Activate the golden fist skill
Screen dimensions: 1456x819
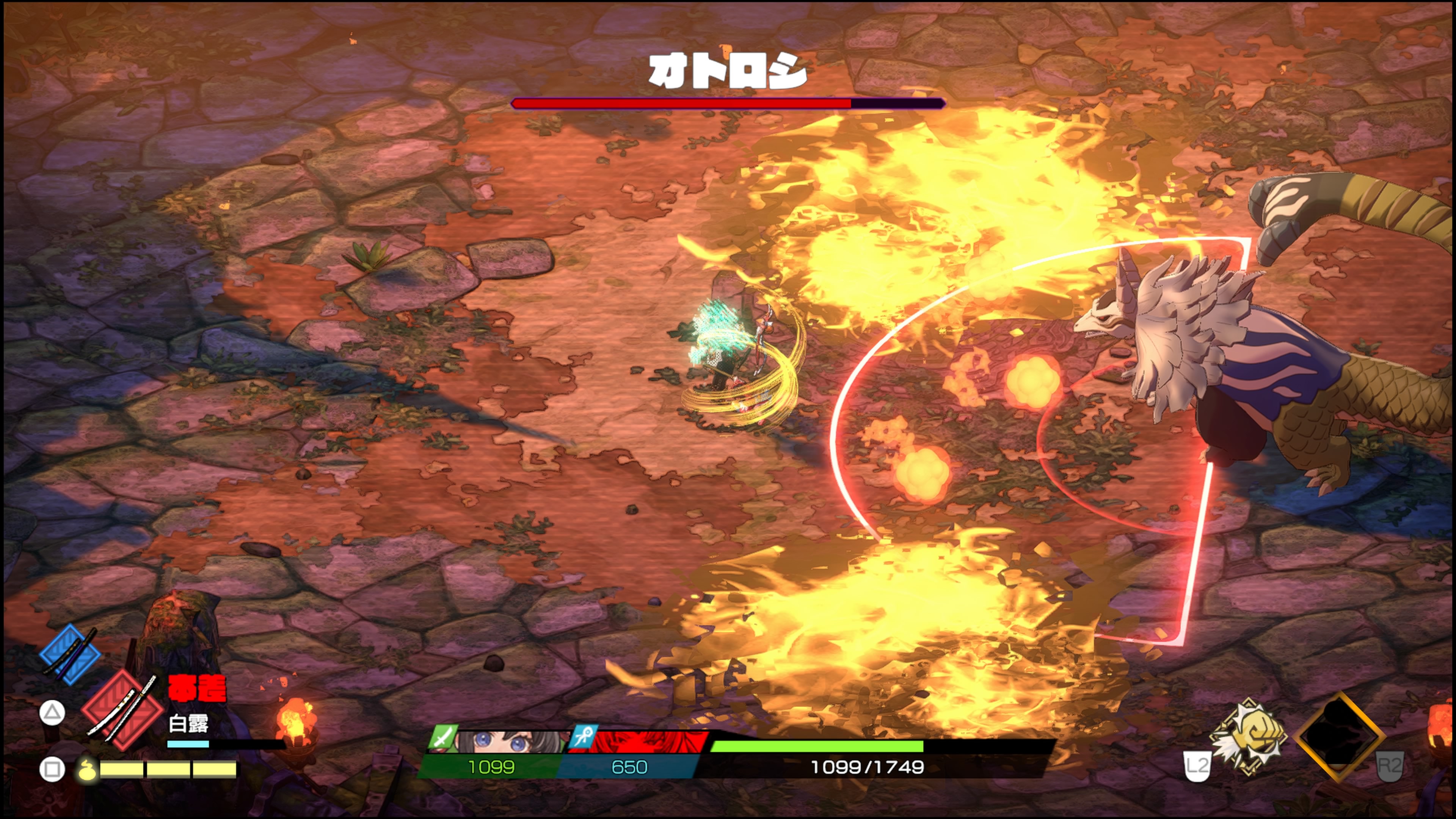point(1248,737)
